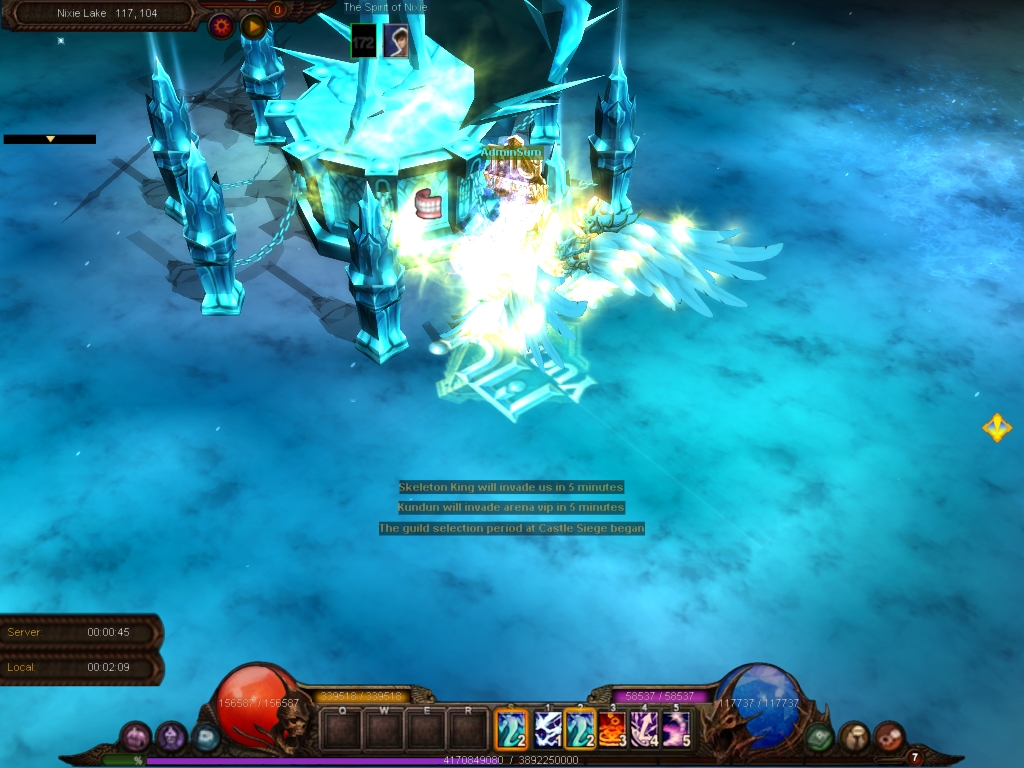
Task: Expand the black bar's yellow arrow
Action: pos(50,139)
